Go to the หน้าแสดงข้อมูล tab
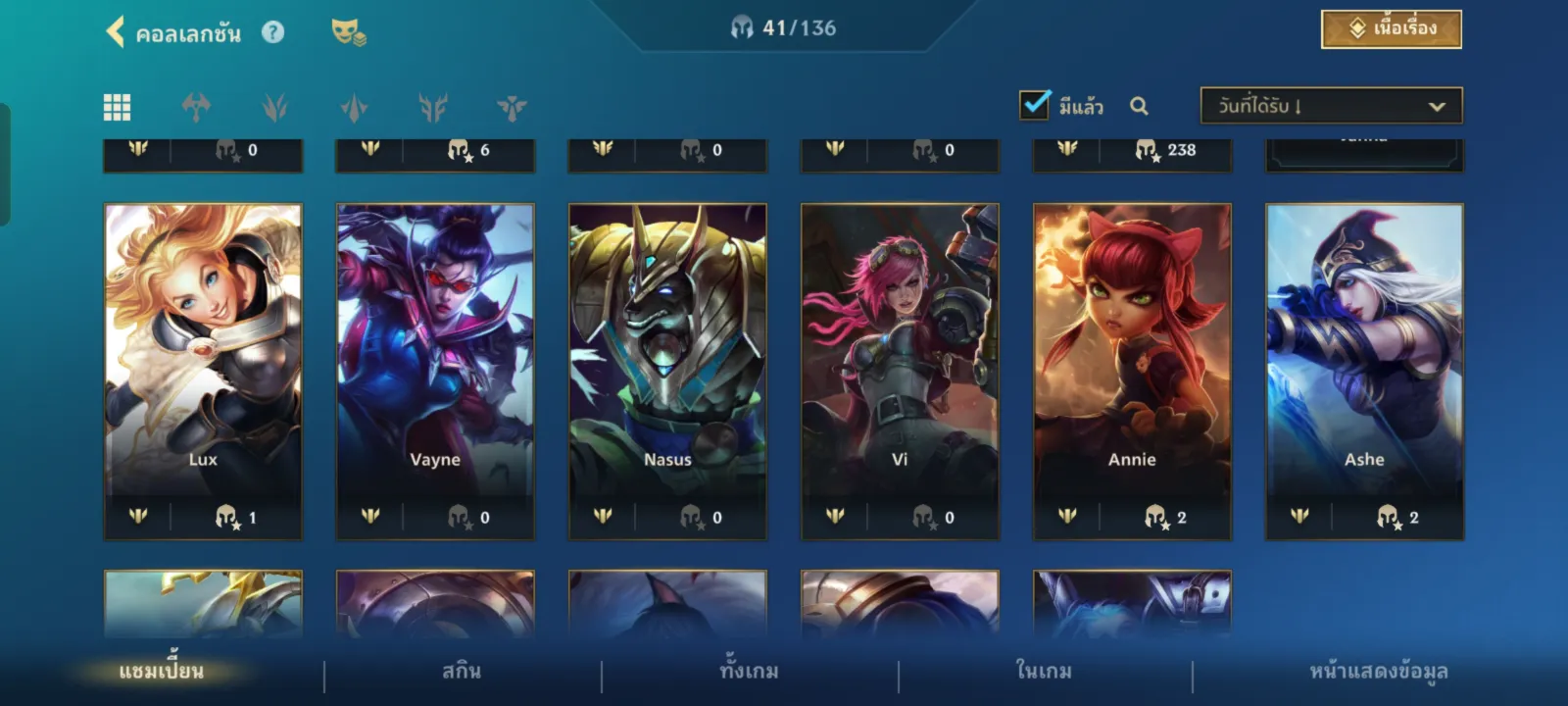Screen dimensions: 1568x706 pyautogui.click(x=1378, y=672)
